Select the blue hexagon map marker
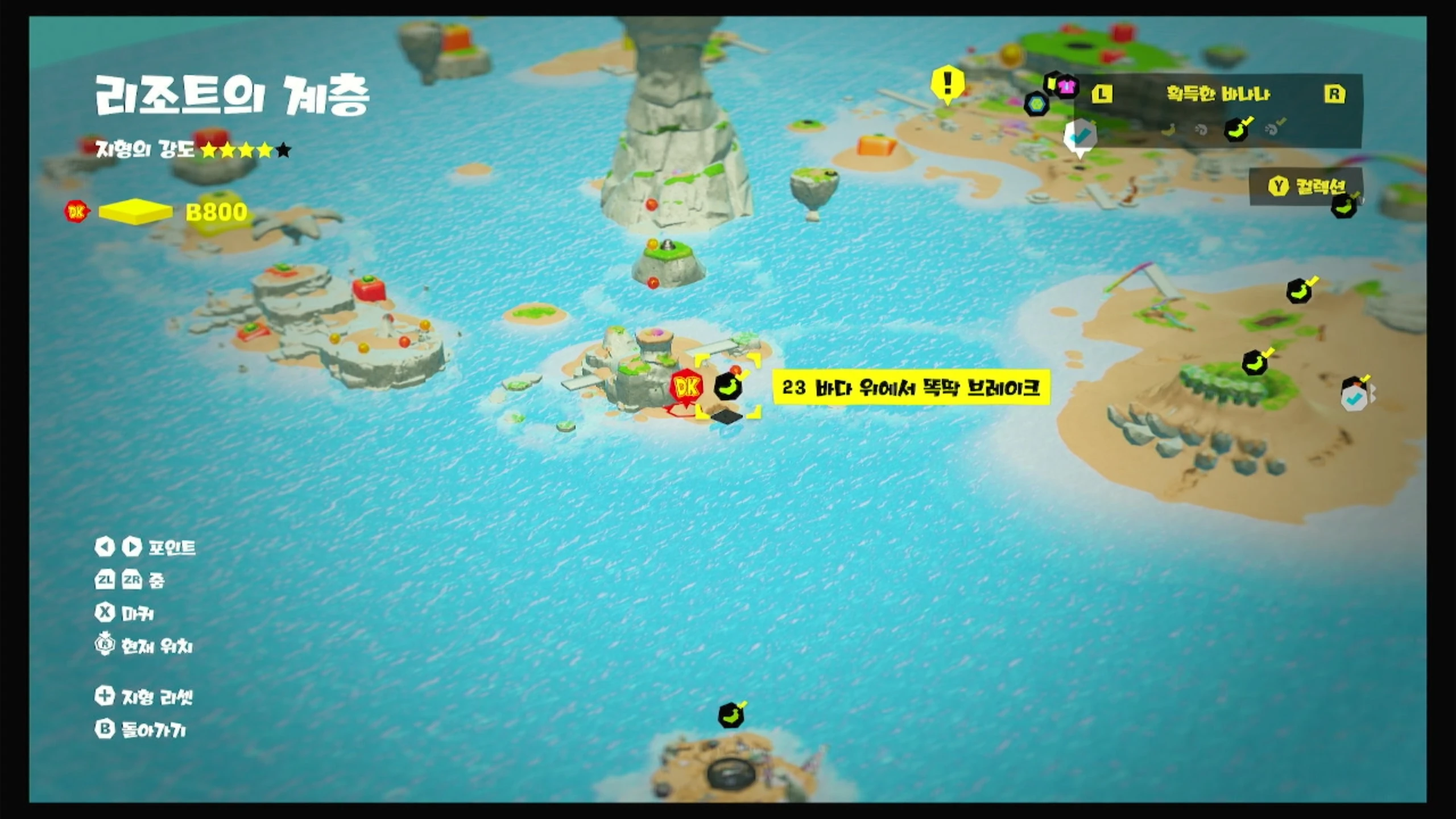Image resolution: width=1456 pixels, height=819 pixels. [x=1036, y=105]
